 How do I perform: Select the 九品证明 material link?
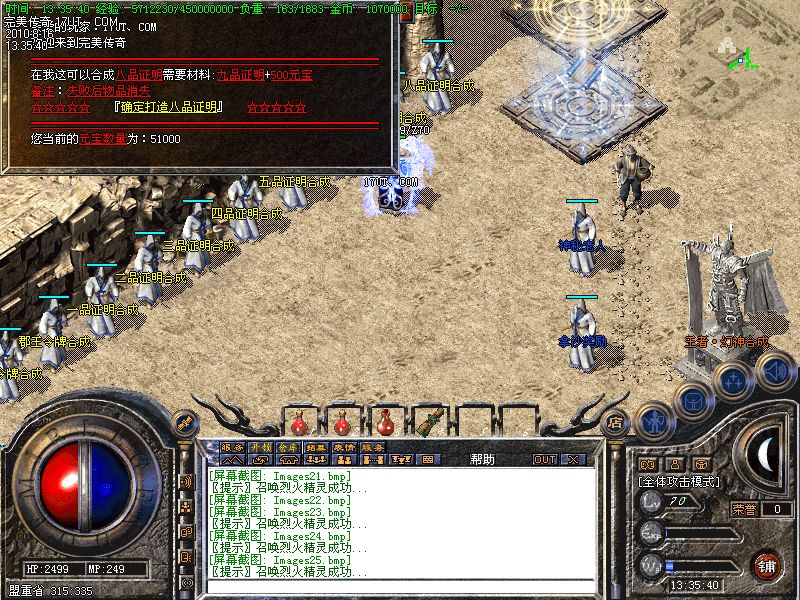click(241, 75)
